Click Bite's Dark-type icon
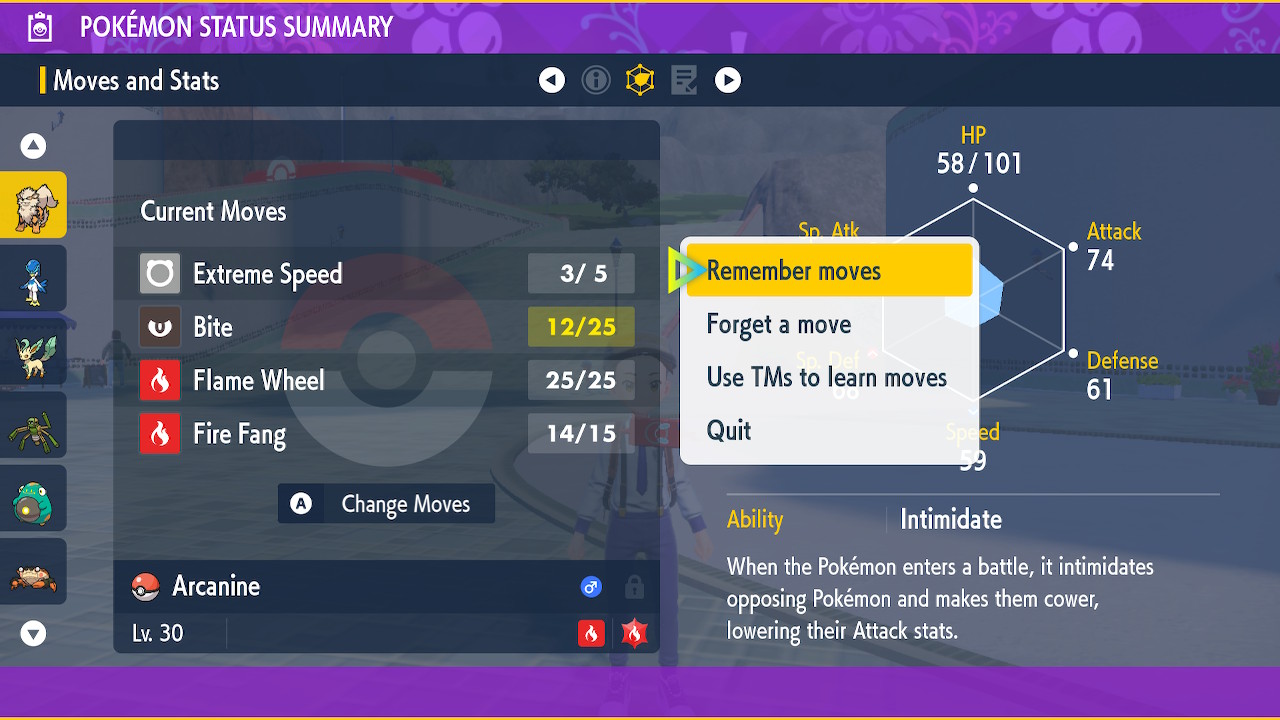 click(x=160, y=327)
